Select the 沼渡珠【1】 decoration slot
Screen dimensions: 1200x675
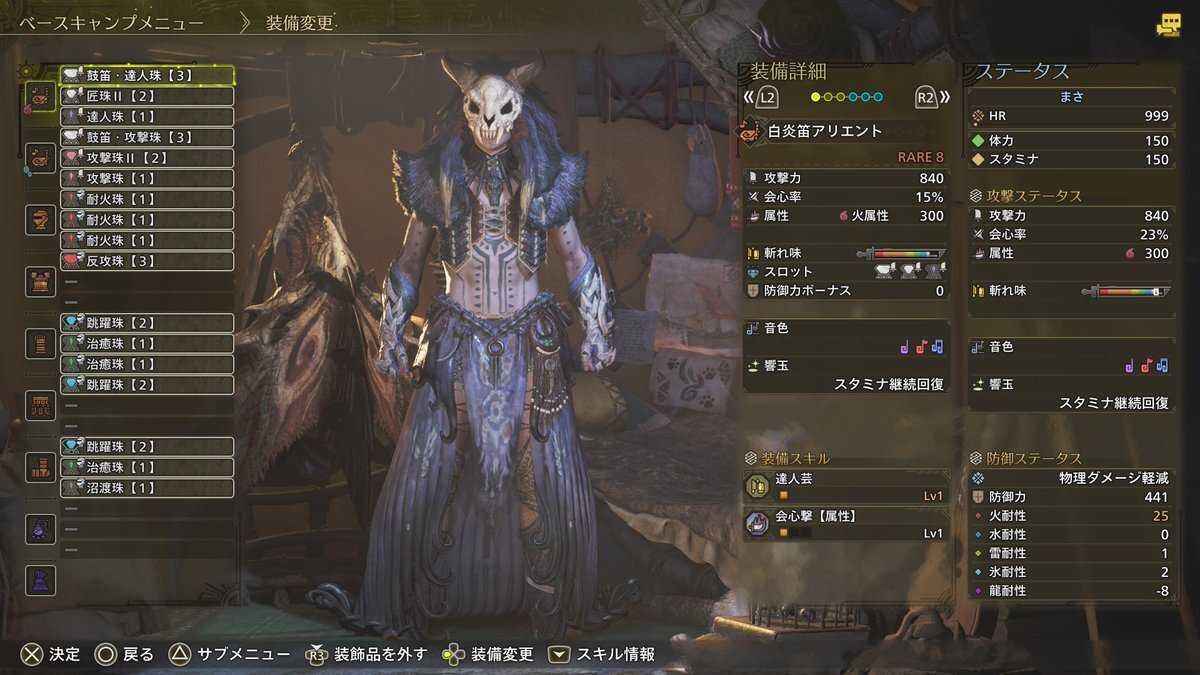tap(147, 488)
